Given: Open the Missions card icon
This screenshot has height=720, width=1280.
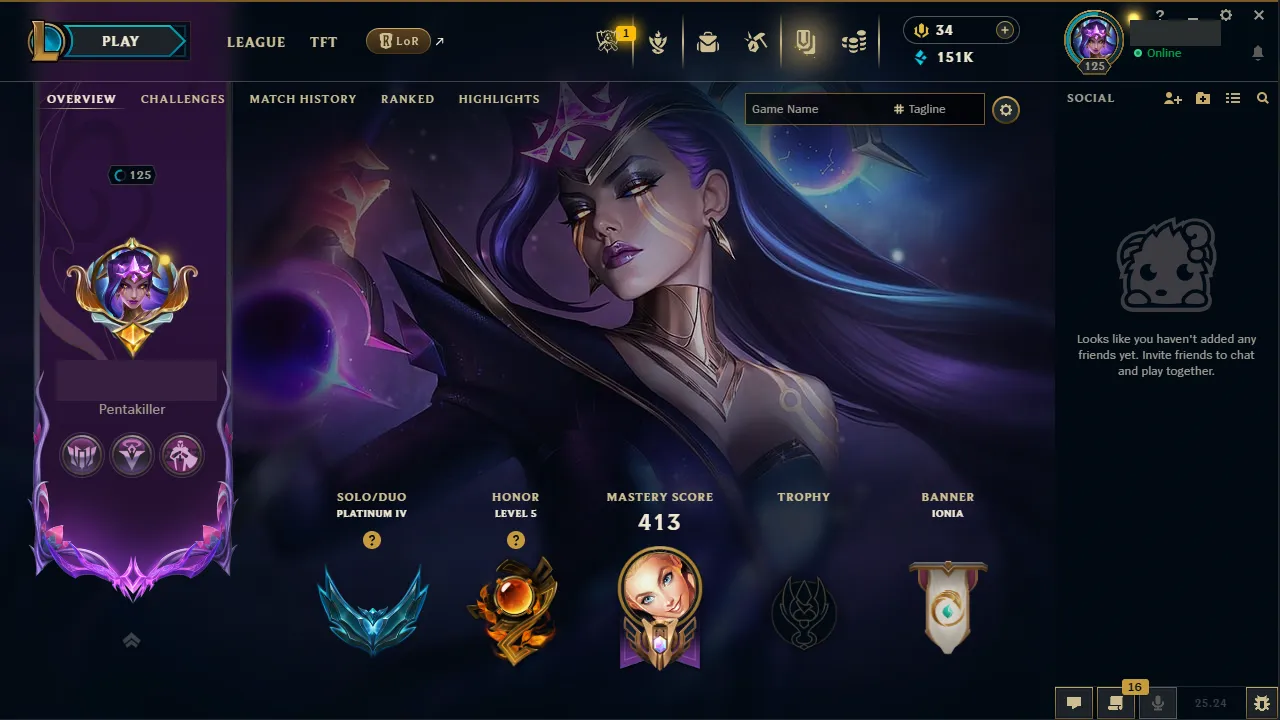Looking at the screenshot, I should click(806, 42).
